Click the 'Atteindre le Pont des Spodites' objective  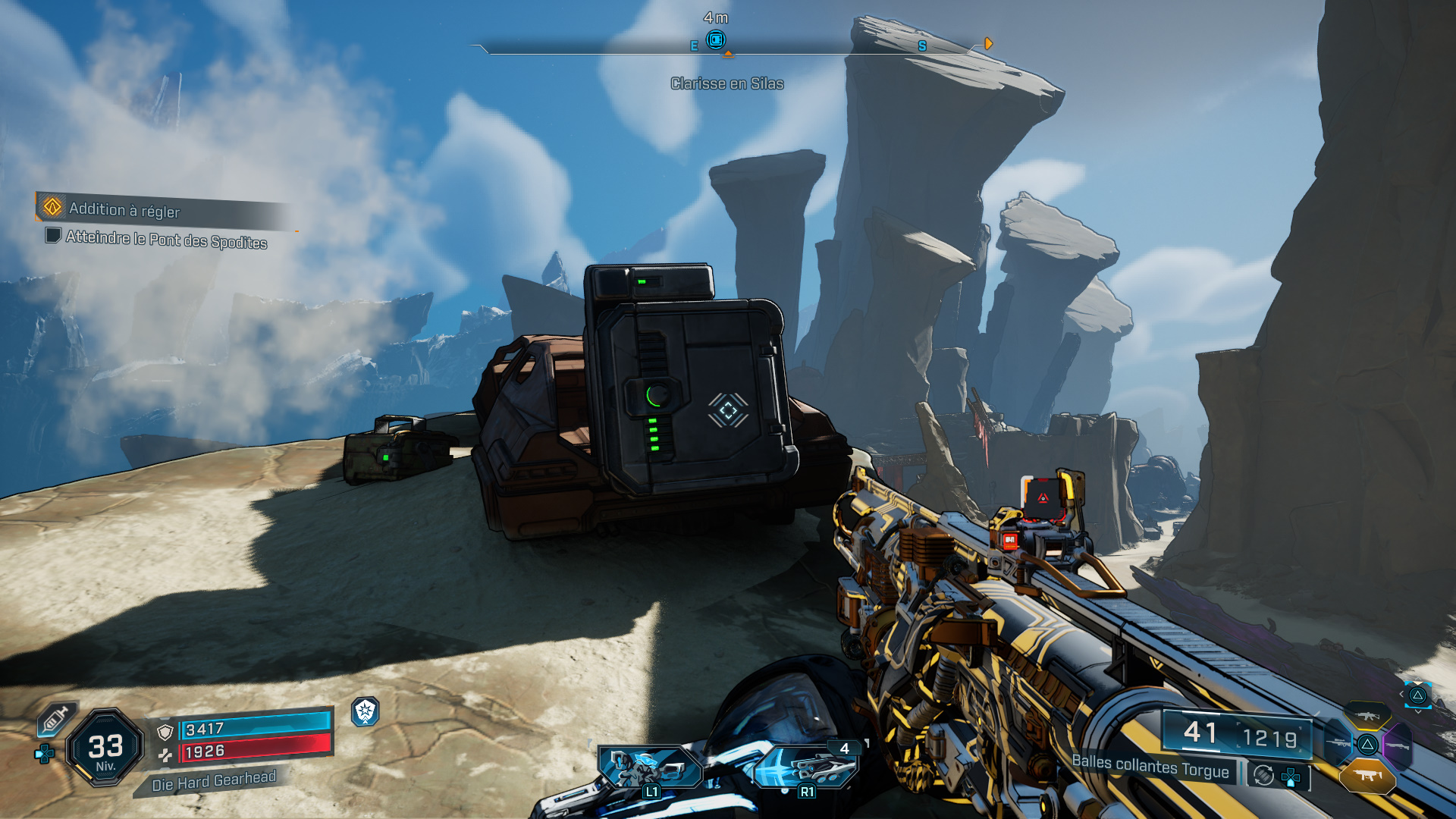[166, 240]
